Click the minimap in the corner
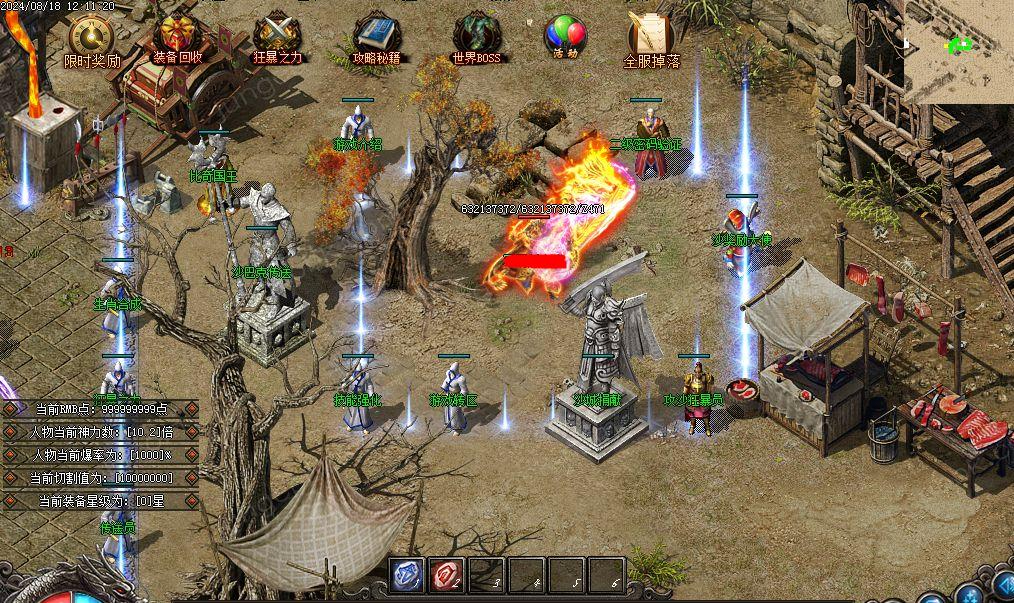 click(958, 50)
